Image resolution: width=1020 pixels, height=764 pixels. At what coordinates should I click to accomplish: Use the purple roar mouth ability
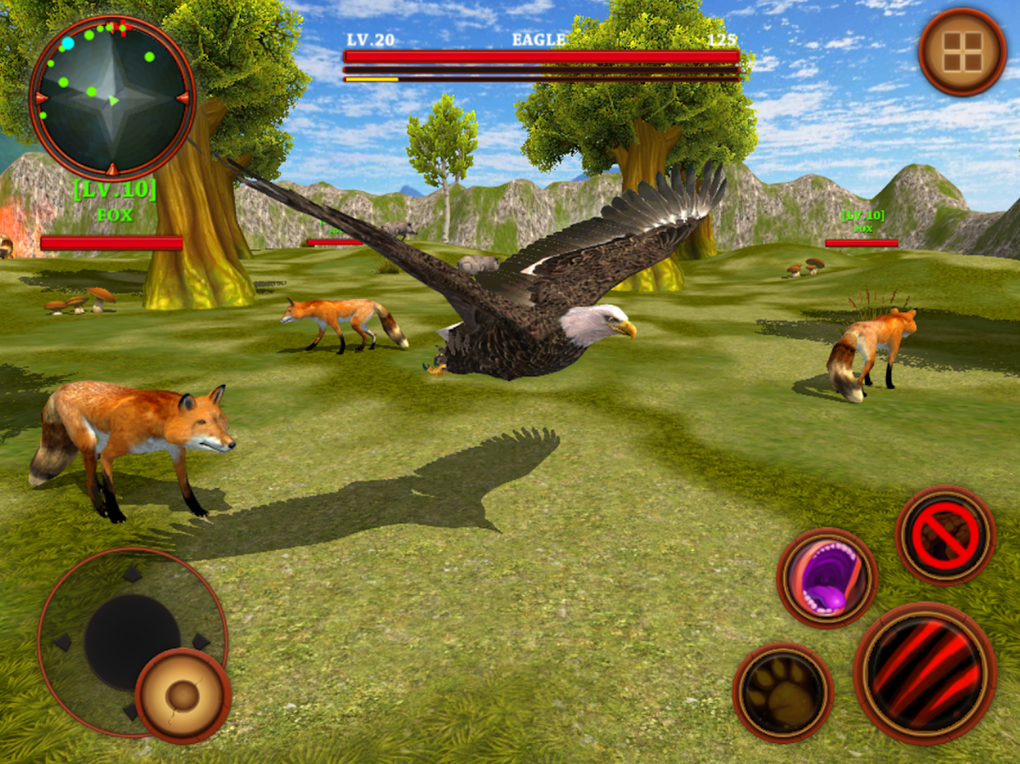(826, 577)
